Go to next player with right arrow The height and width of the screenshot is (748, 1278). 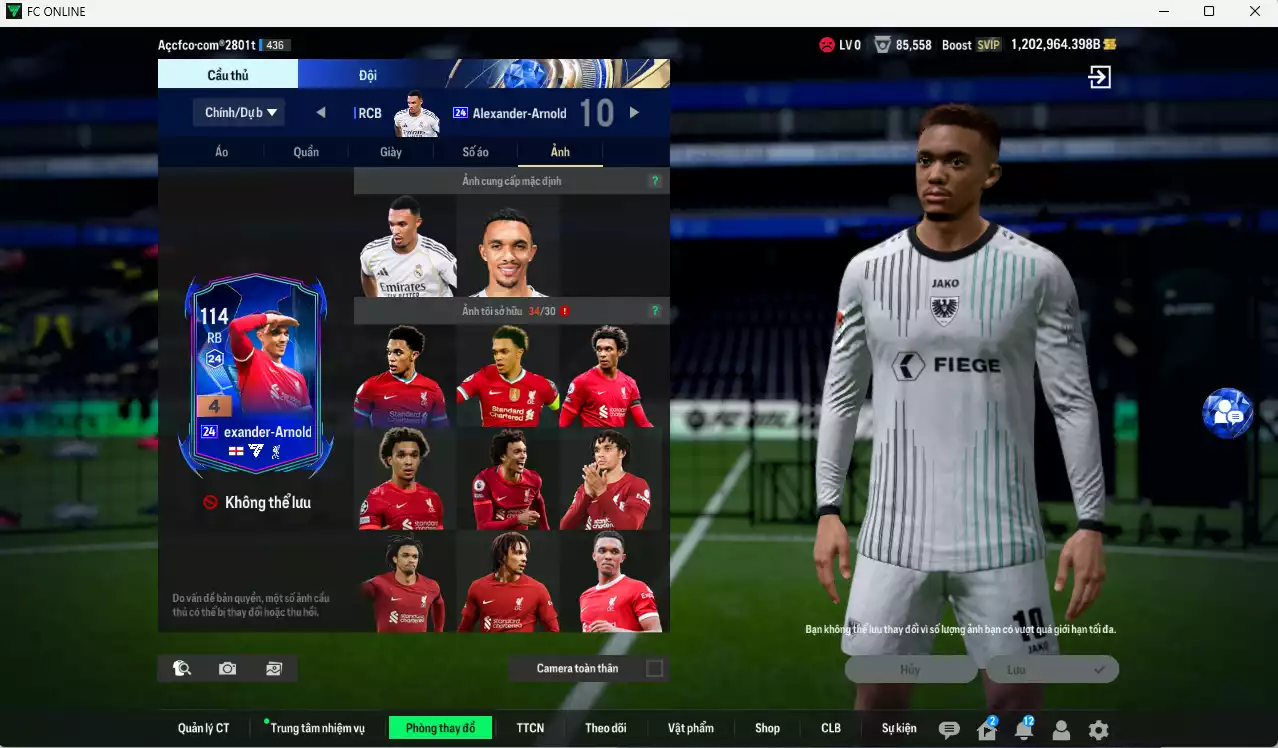coord(634,113)
